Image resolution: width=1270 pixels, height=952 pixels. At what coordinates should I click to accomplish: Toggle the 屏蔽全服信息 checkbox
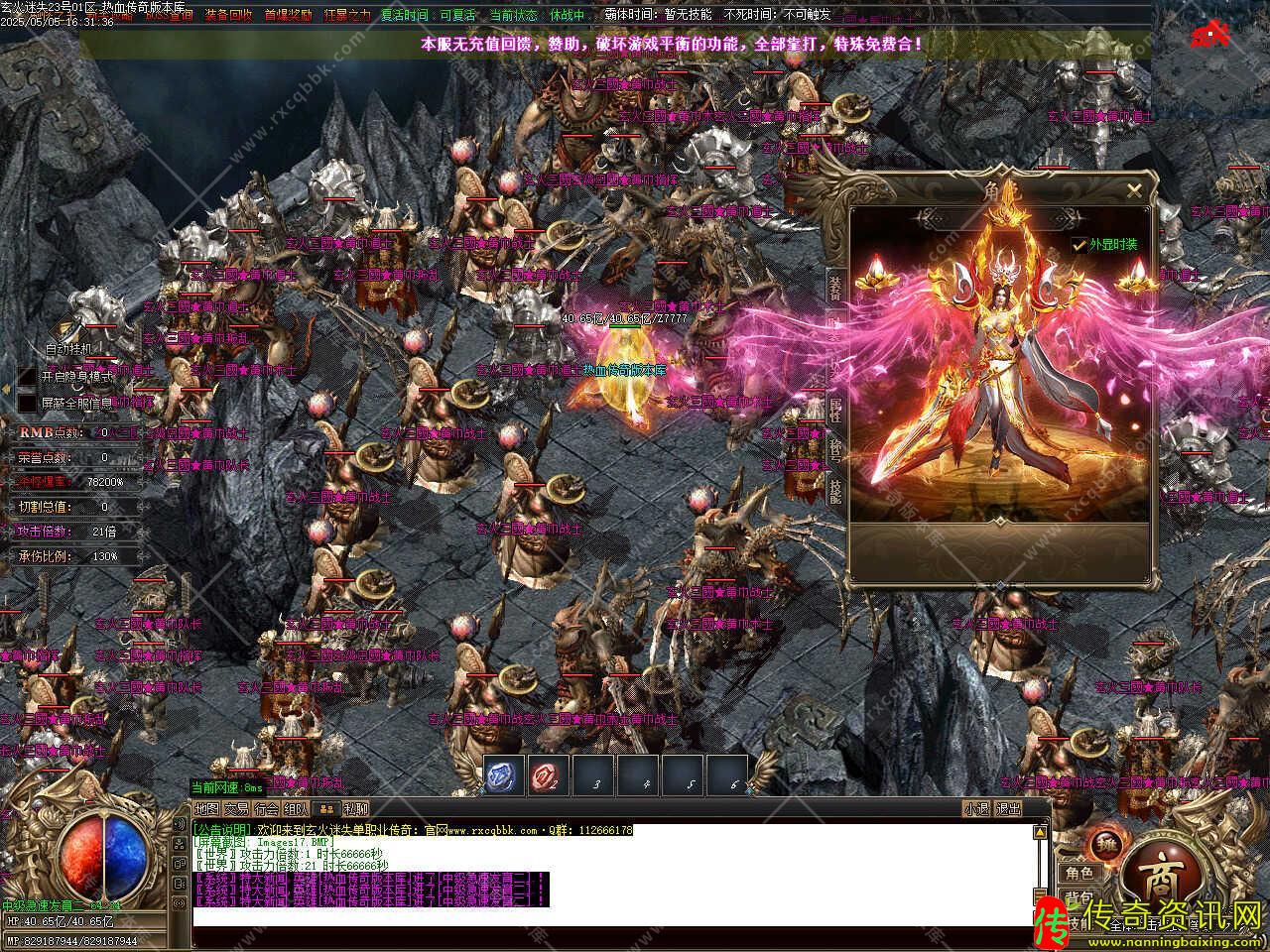27,403
